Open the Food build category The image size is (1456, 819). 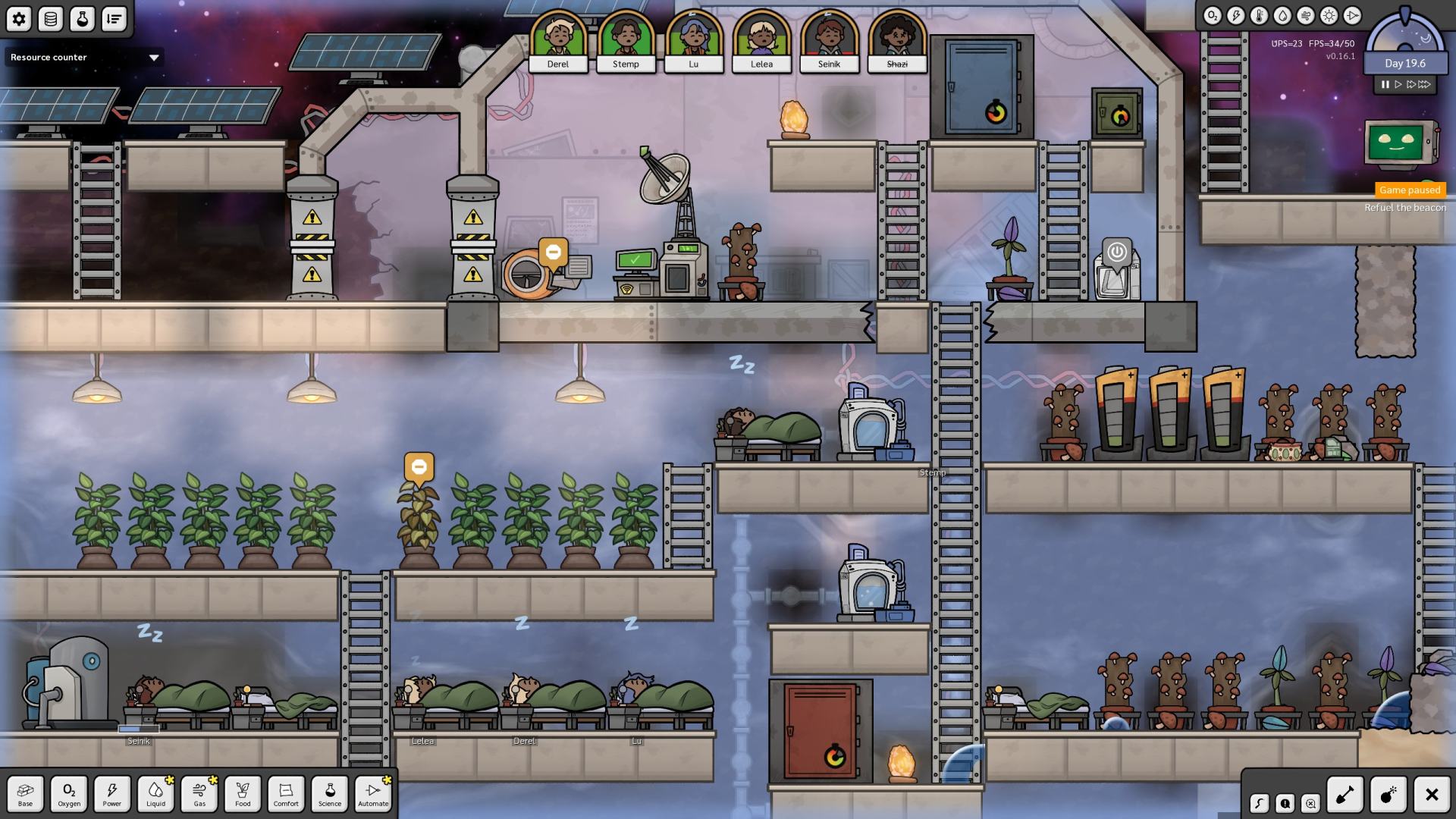coord(243,794)
